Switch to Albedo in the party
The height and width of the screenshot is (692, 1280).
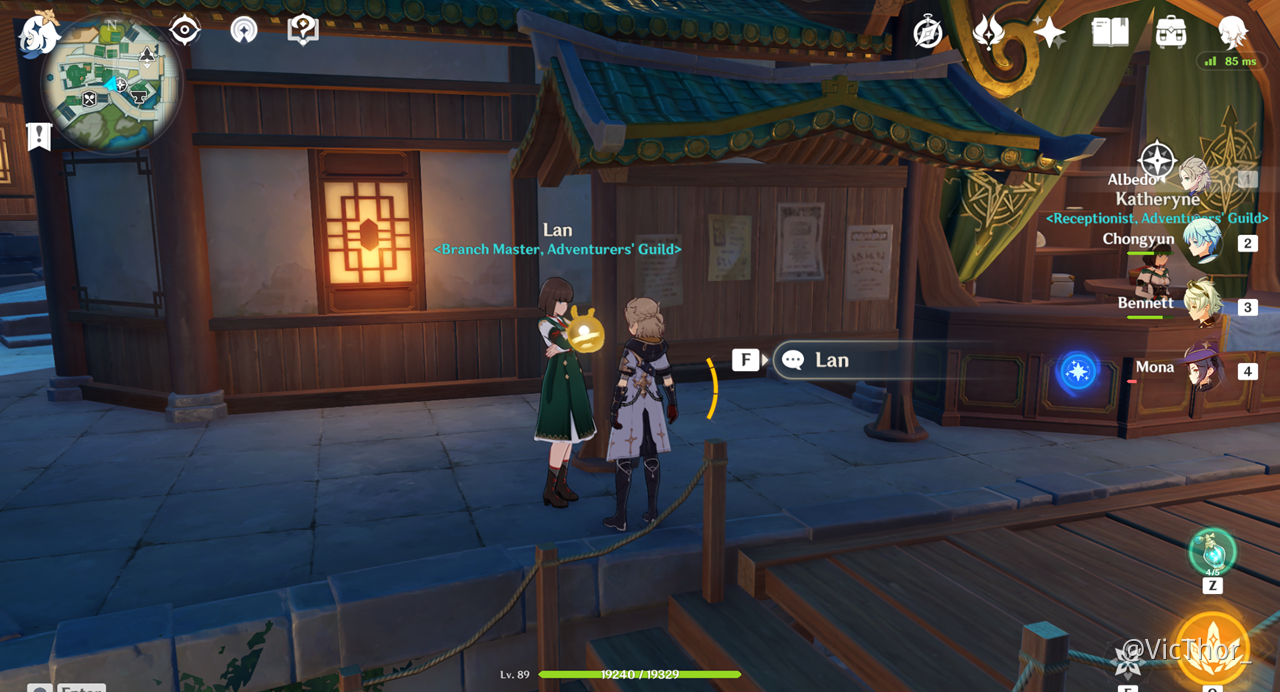click(1197, 180)
